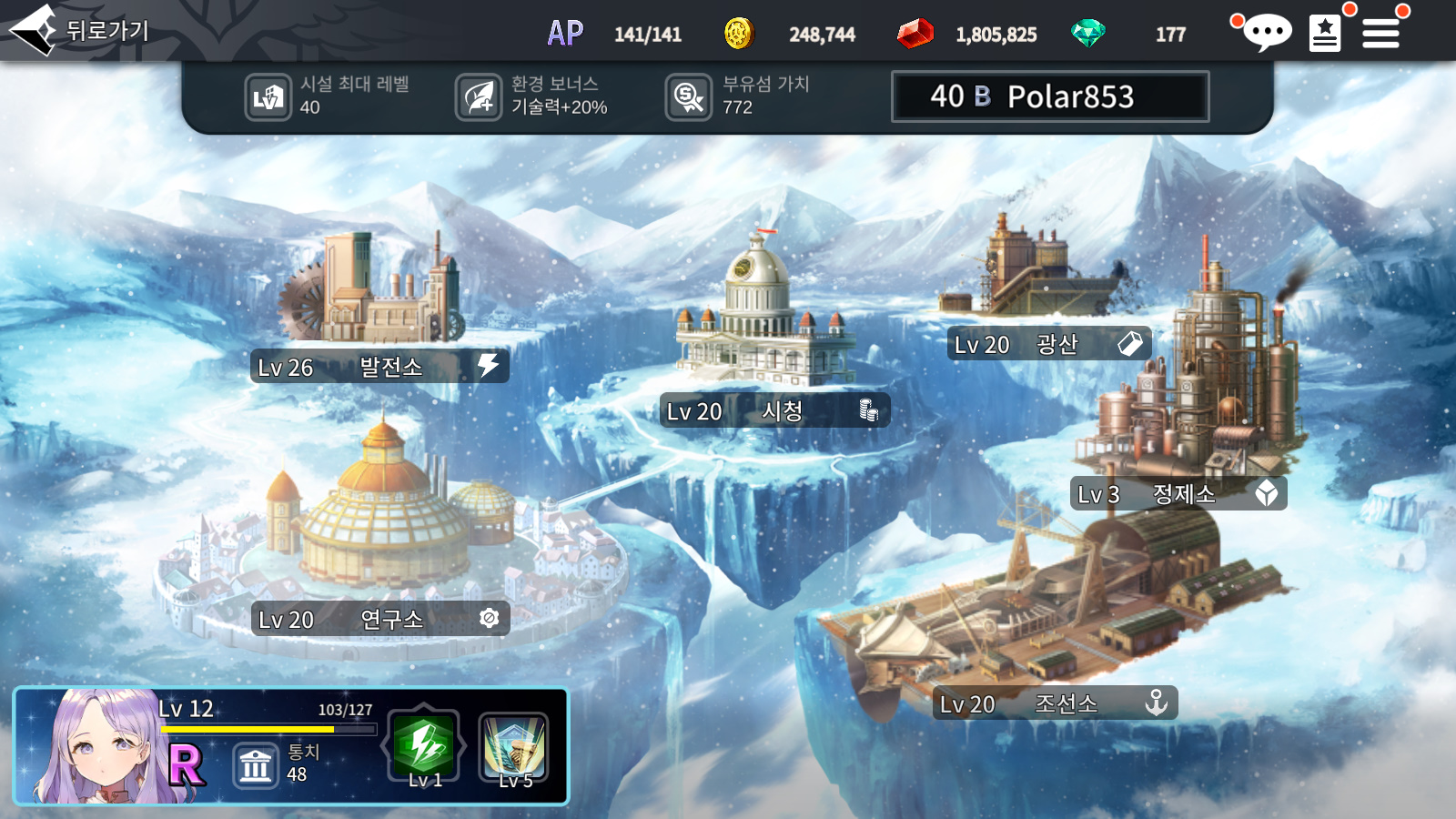The width and height of the screenshot is (1456, 819).
Task: Open the chat speech bubble
Action: tap(1265, 34)
